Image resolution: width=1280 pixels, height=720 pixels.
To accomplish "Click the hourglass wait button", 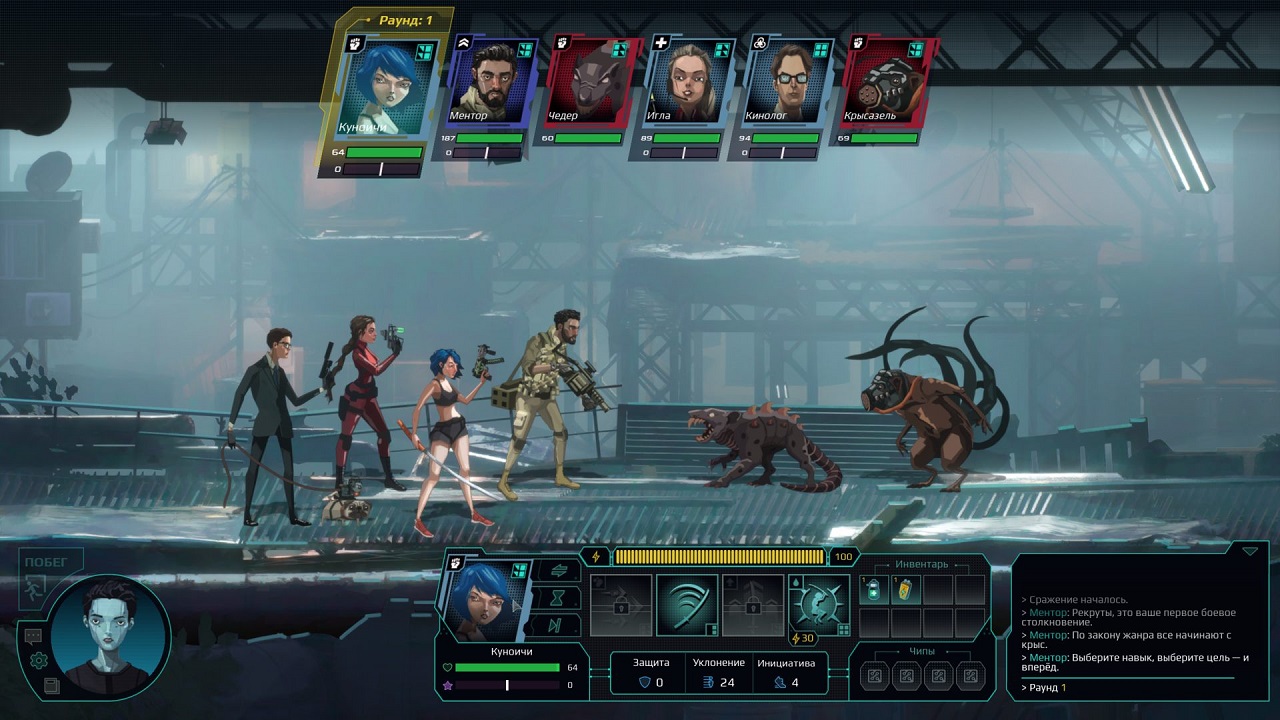I will (x=556, y=598).
